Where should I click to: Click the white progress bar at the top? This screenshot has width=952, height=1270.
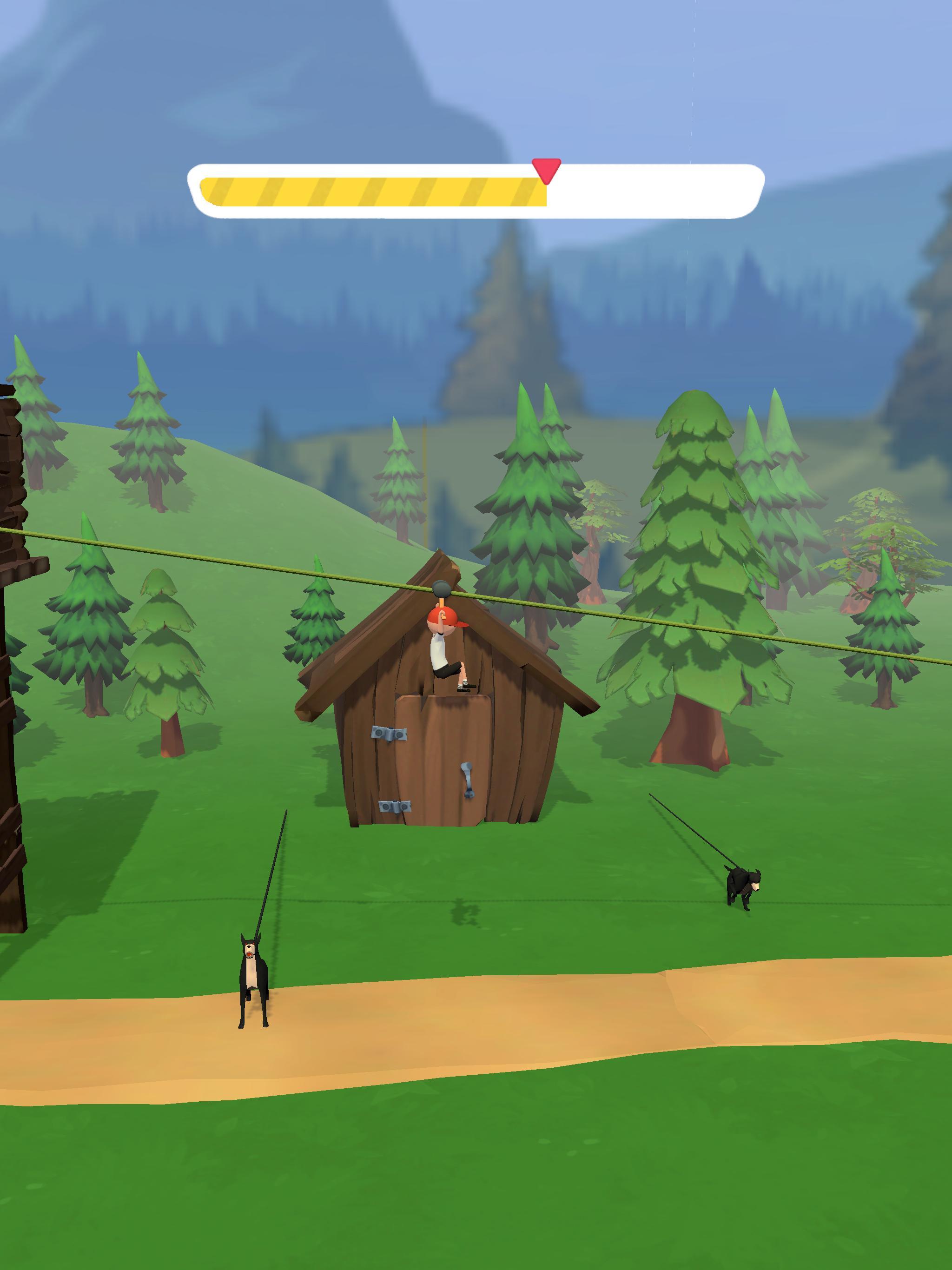[649, 190]
